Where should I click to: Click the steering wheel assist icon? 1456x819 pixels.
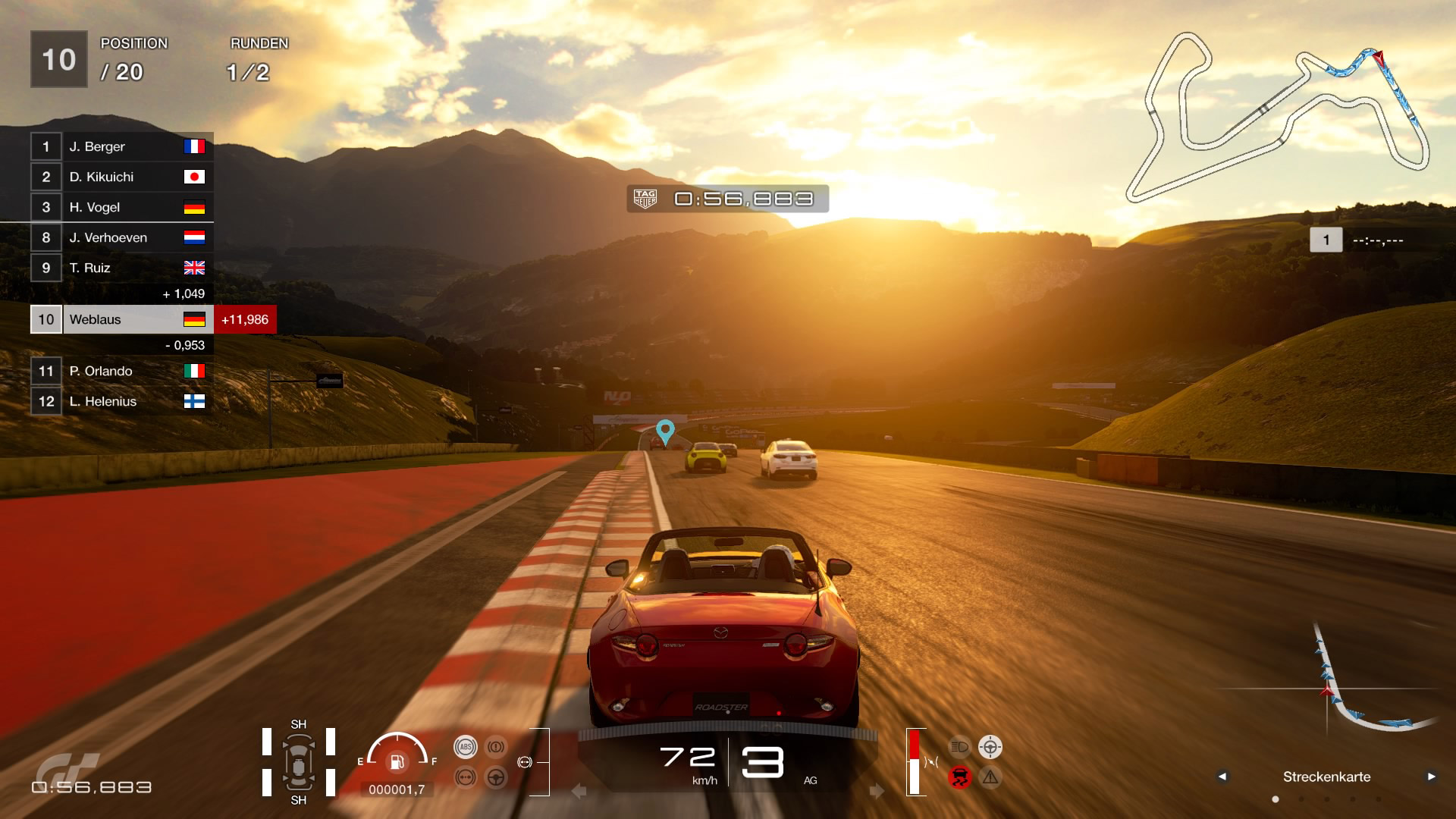[496, 777]
